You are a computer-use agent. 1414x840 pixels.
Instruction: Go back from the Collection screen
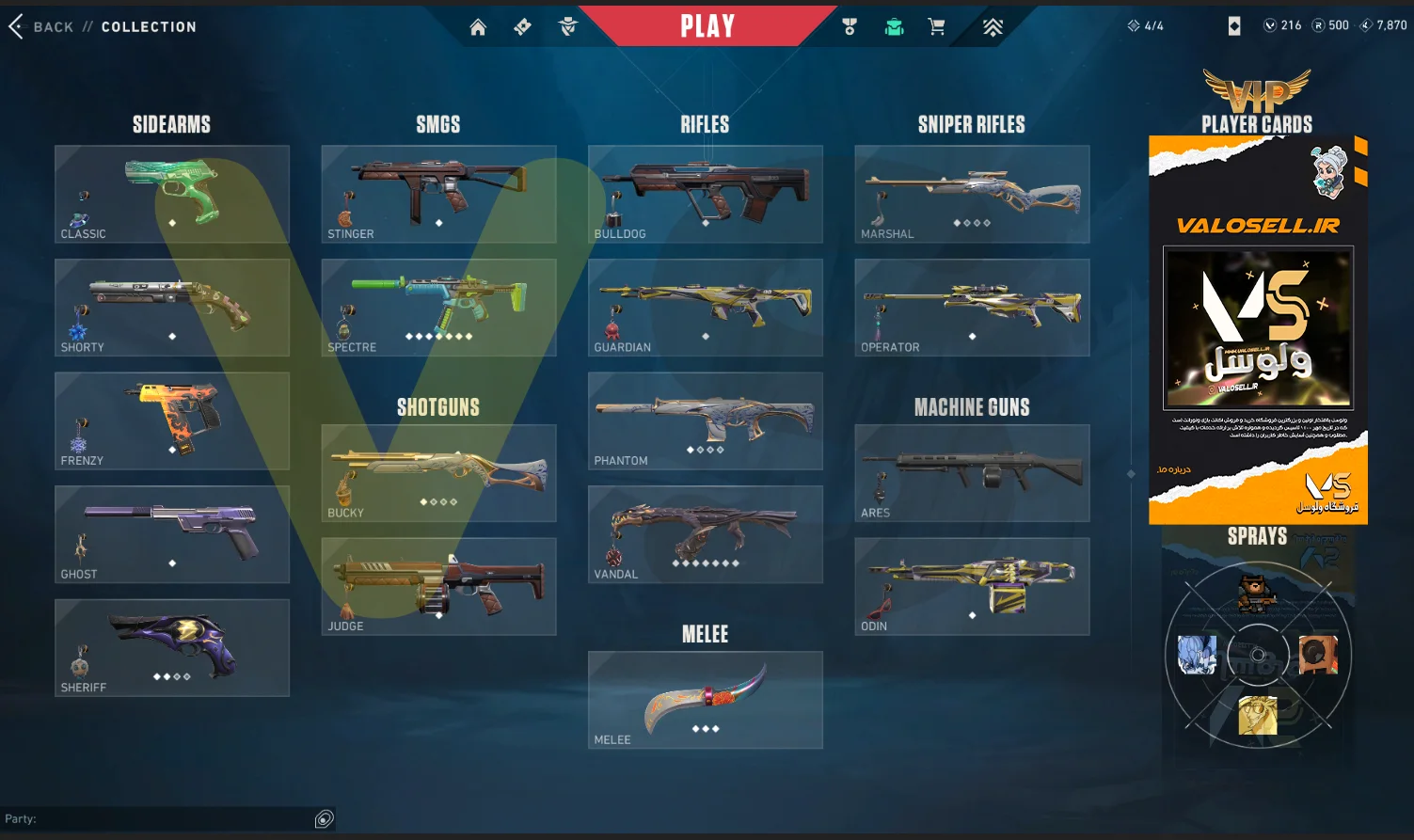[42, 27]
